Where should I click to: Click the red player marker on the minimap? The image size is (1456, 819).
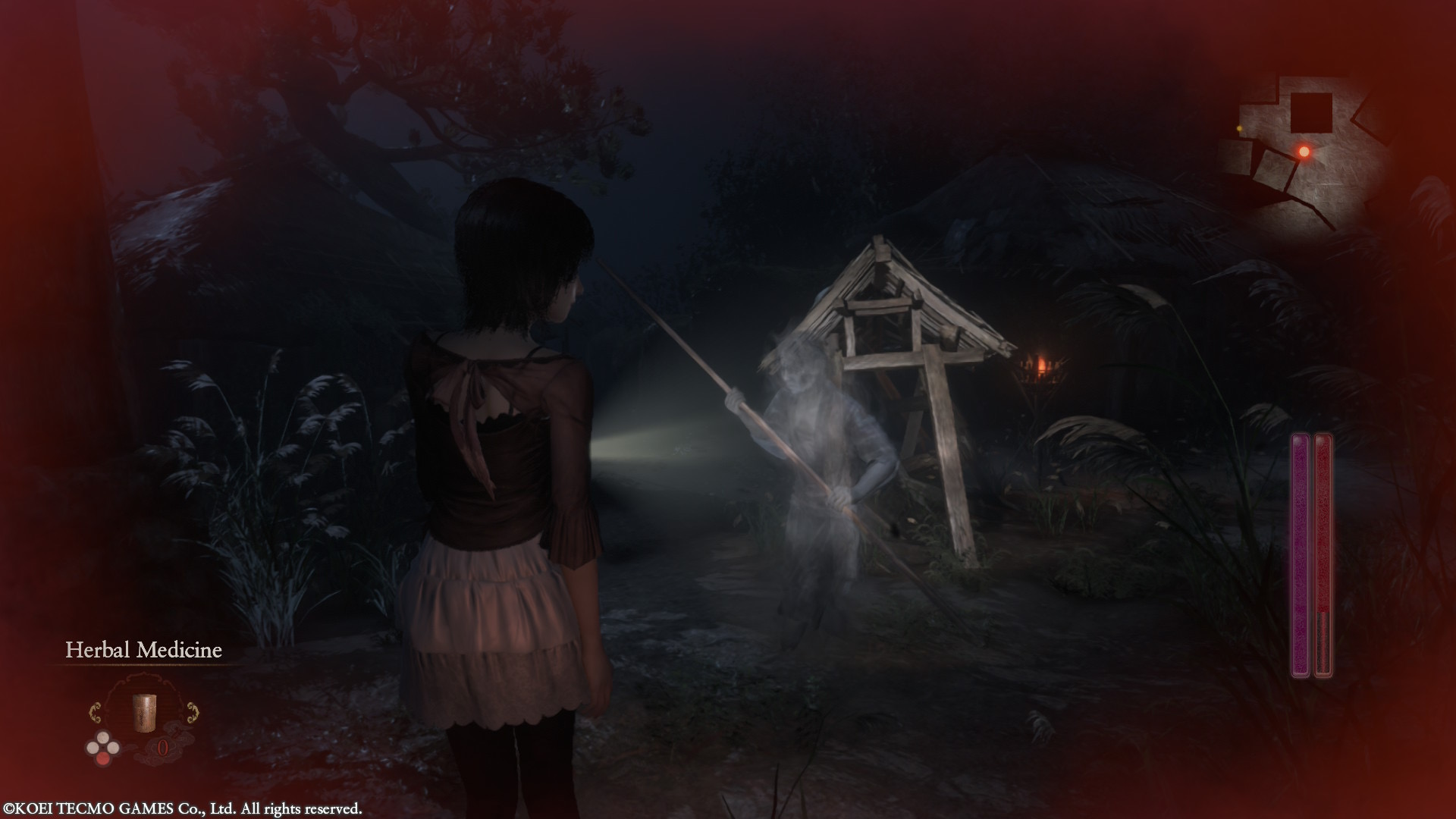(x=1304, y=152)
